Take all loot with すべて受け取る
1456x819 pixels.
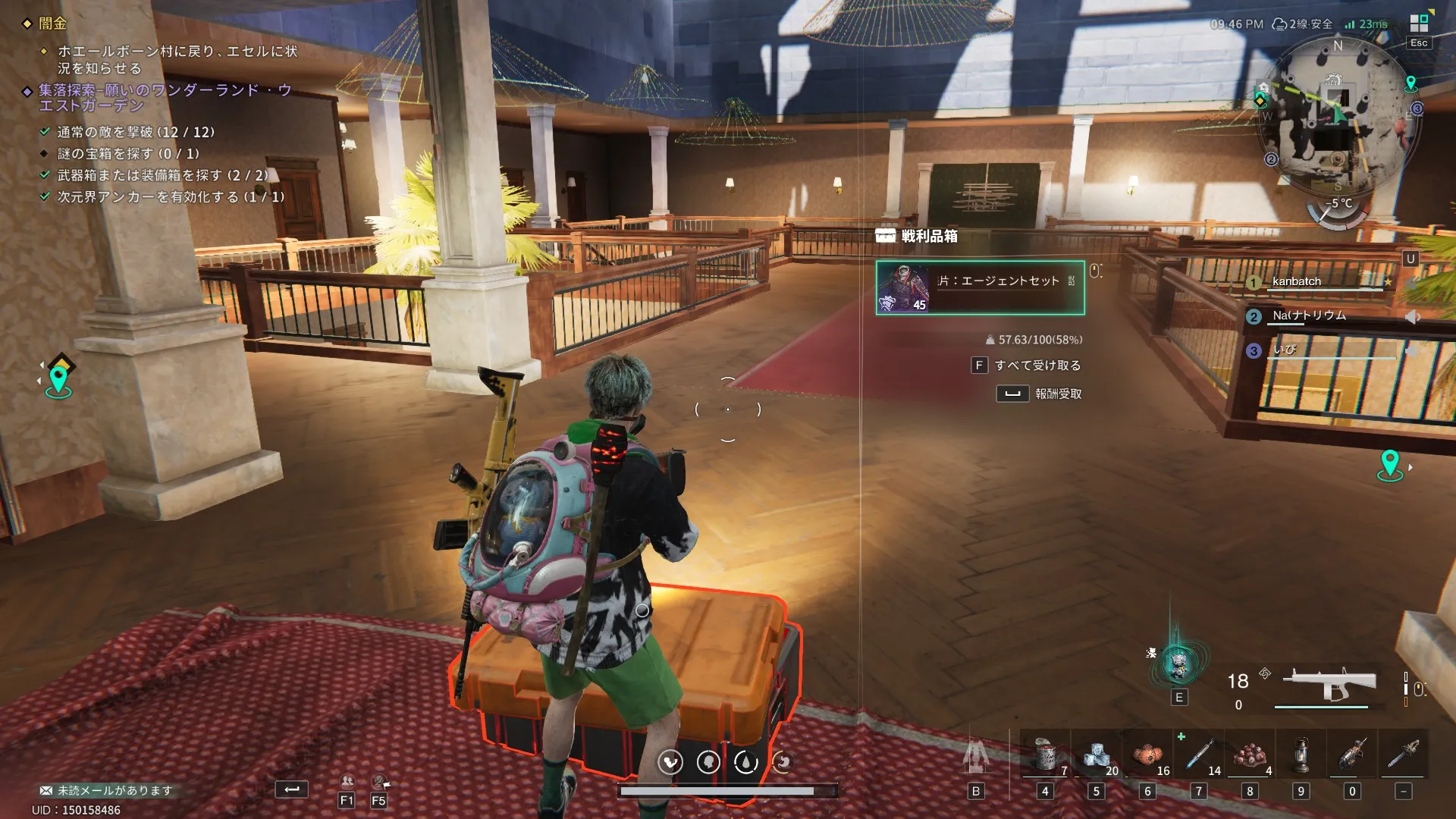[x=1037, y=366]
